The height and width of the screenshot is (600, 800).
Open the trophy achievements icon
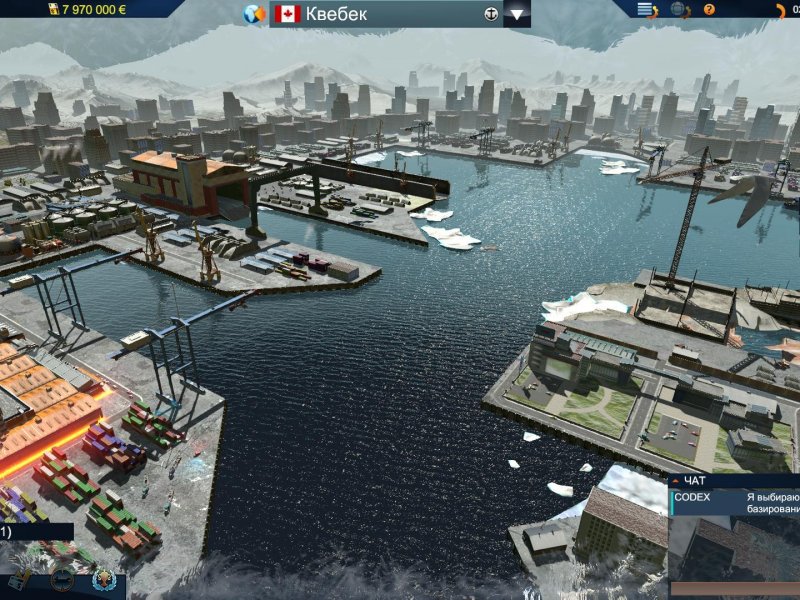click(x=103, y=580)
